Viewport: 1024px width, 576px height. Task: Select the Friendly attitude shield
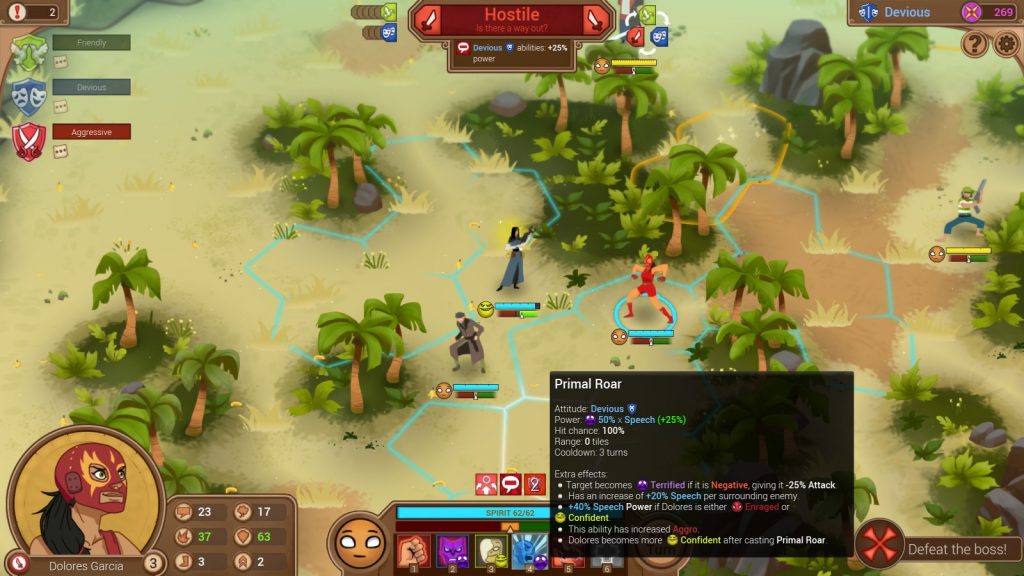pos(29,51)
